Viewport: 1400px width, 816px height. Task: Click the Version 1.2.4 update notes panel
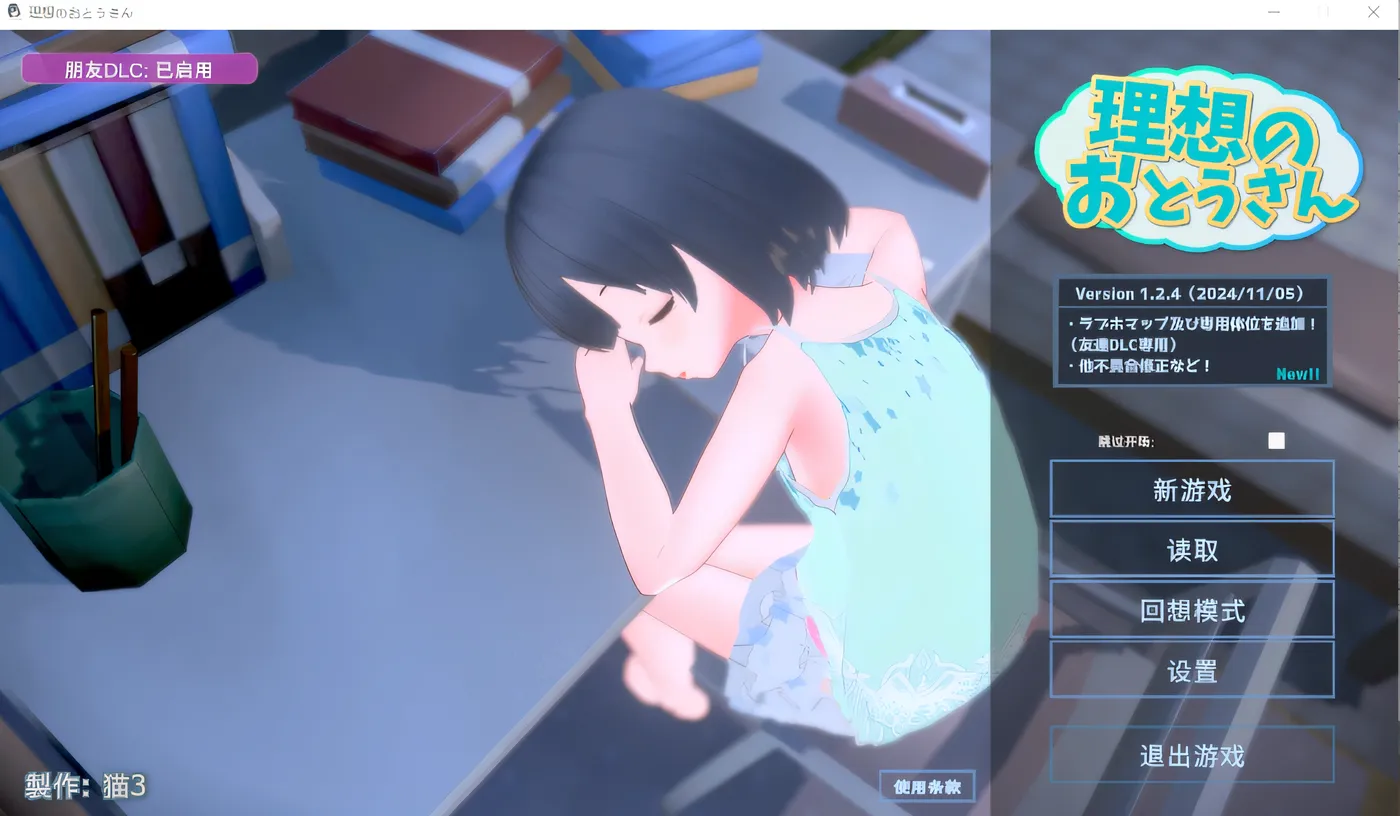tap(1190, 330)
